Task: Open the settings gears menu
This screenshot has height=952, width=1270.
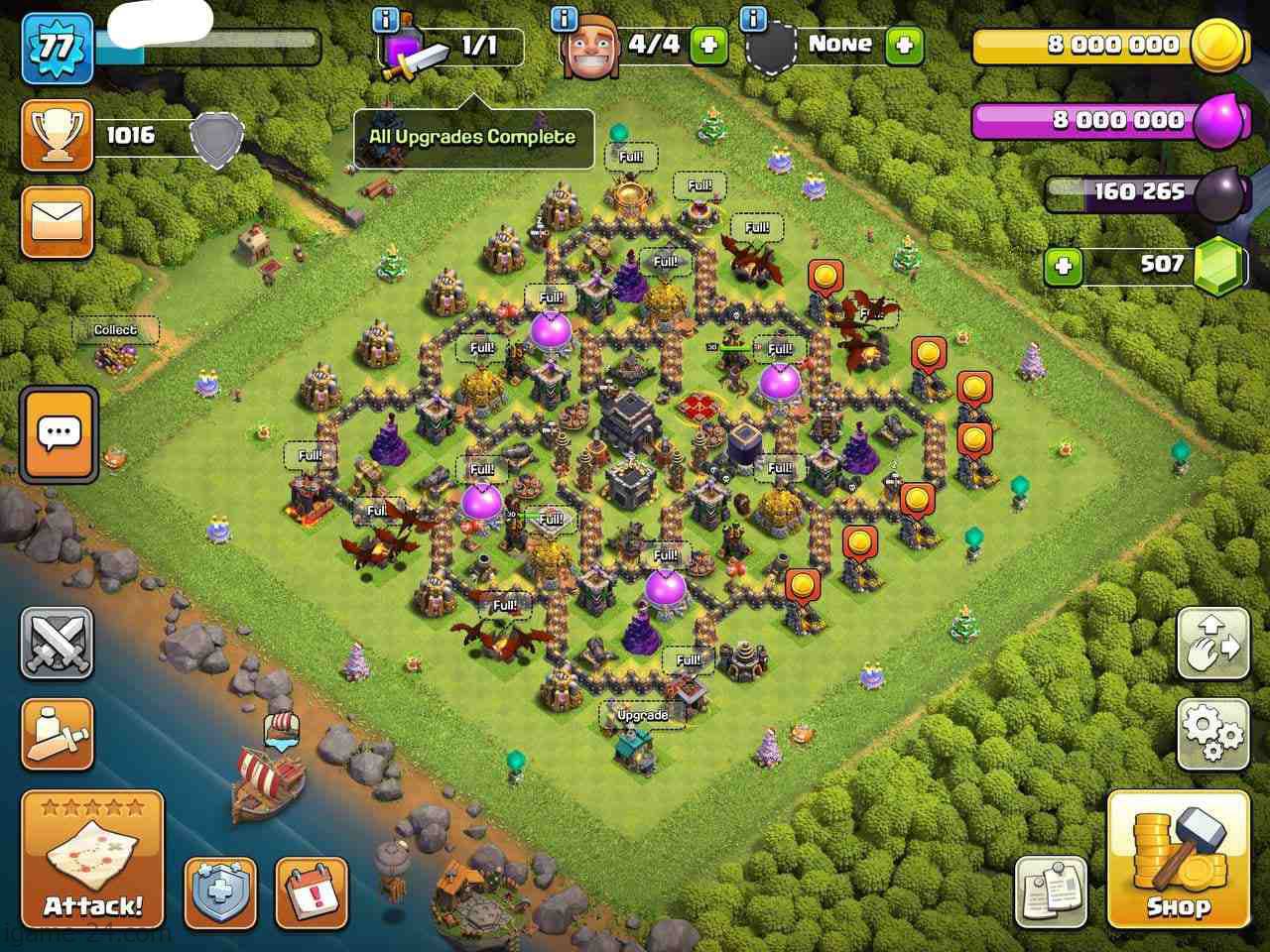Action: click(x=1212, y=733)
